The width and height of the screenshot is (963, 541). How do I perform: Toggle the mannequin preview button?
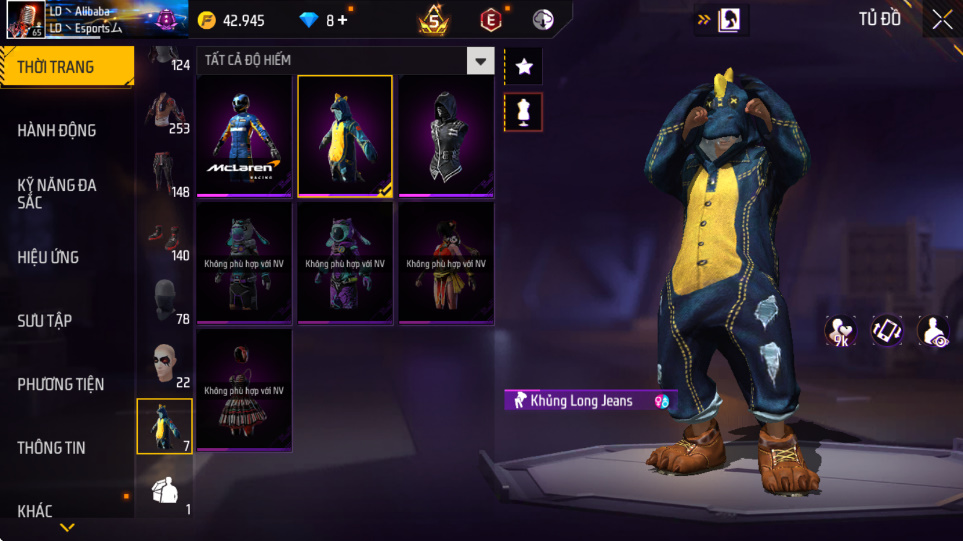[524, 112]
